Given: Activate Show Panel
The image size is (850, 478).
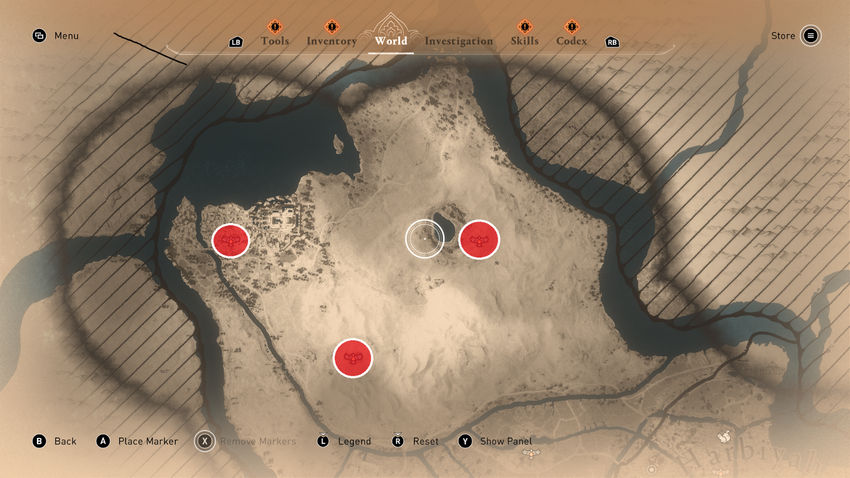Looking at the screenshot, I should point(495,441).
